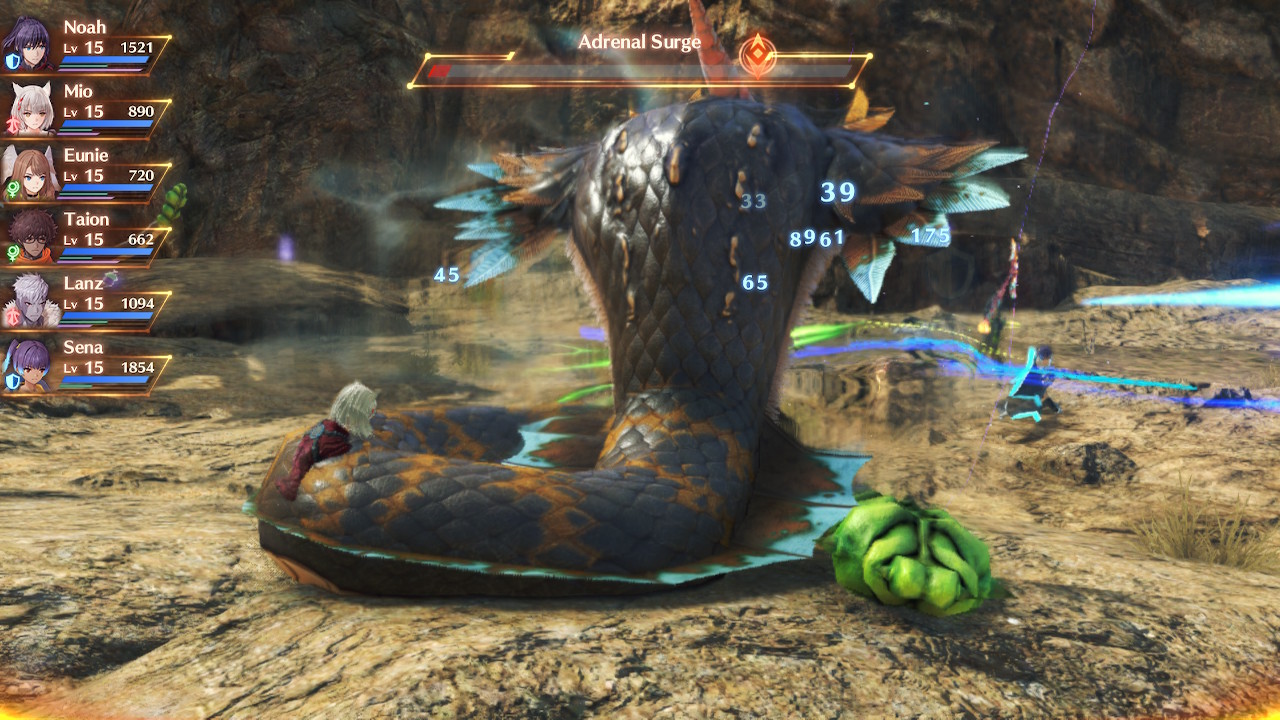Image resolution: width=1280 pixels, height=720 pixels.
Task: Select Eunie's party member panel
Action: pos(88,174)
